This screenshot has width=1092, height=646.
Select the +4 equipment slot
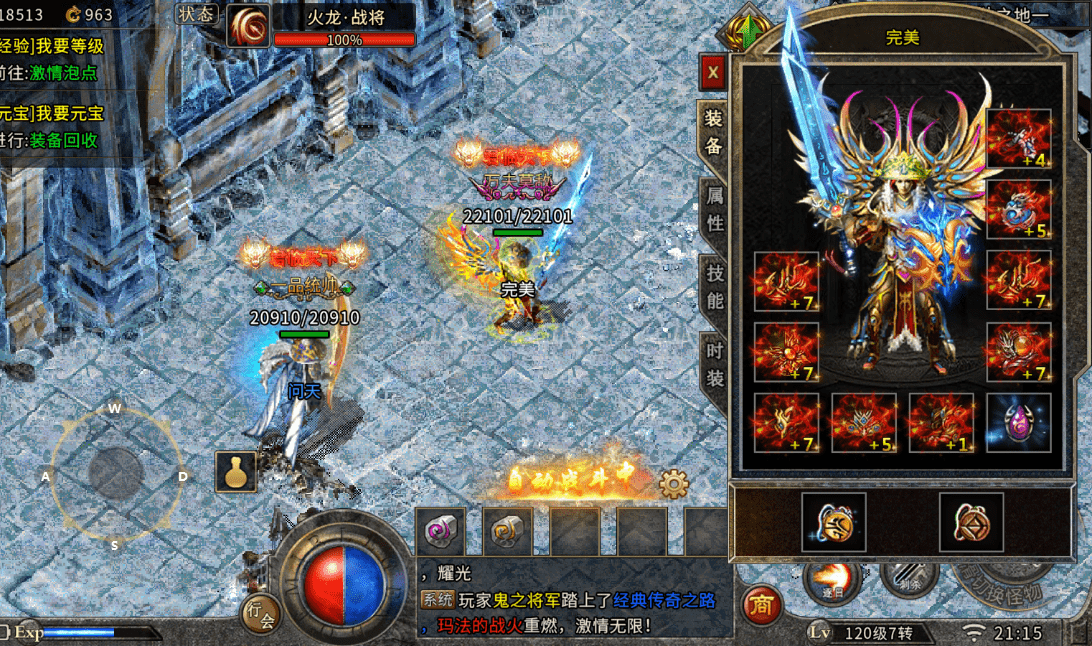[x=1018, y=138]
